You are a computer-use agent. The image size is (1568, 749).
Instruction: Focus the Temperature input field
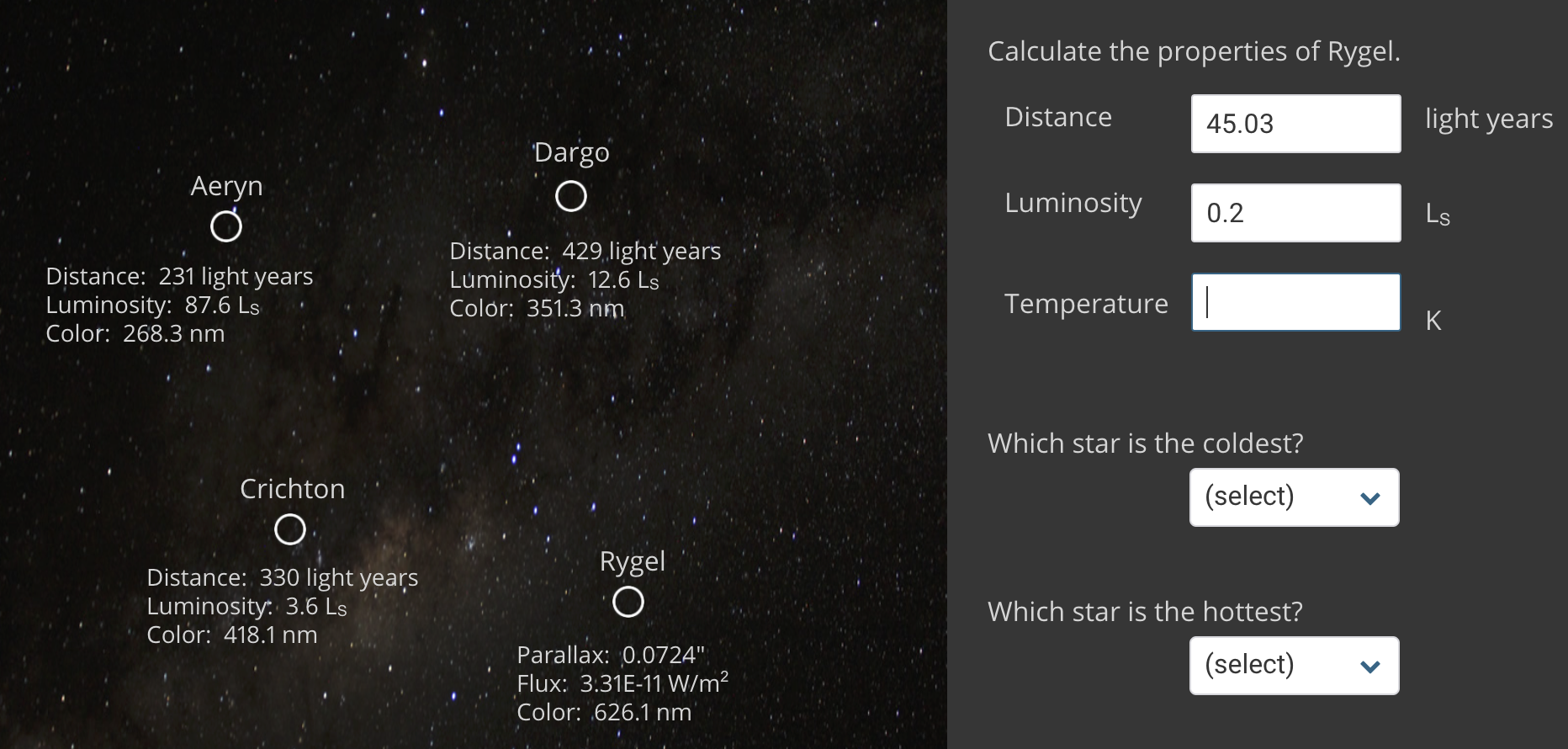point(1295,302)
